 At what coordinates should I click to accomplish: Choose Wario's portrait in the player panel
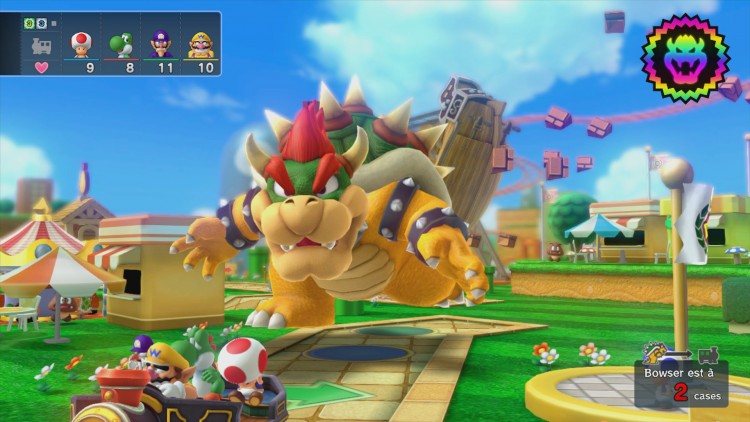pos(201,44)
